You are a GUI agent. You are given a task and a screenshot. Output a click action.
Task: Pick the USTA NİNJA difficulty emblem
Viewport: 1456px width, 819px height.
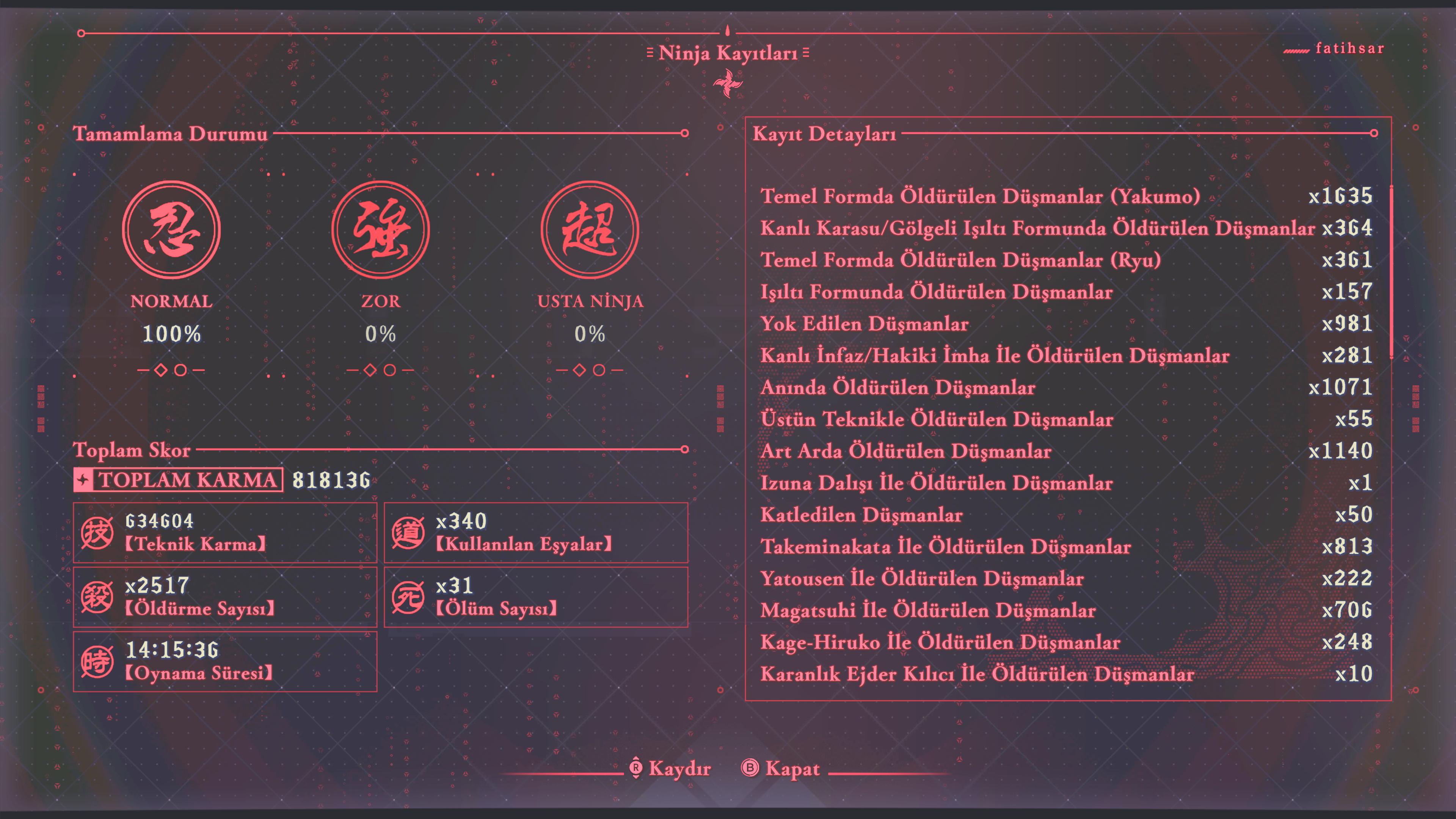pos(590,229)
